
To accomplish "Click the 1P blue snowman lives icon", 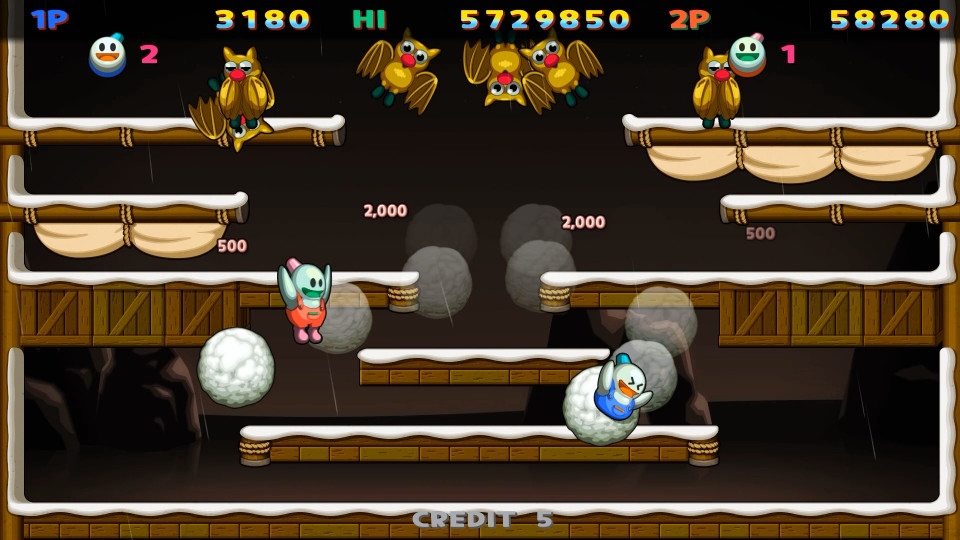I will [107, 55].
